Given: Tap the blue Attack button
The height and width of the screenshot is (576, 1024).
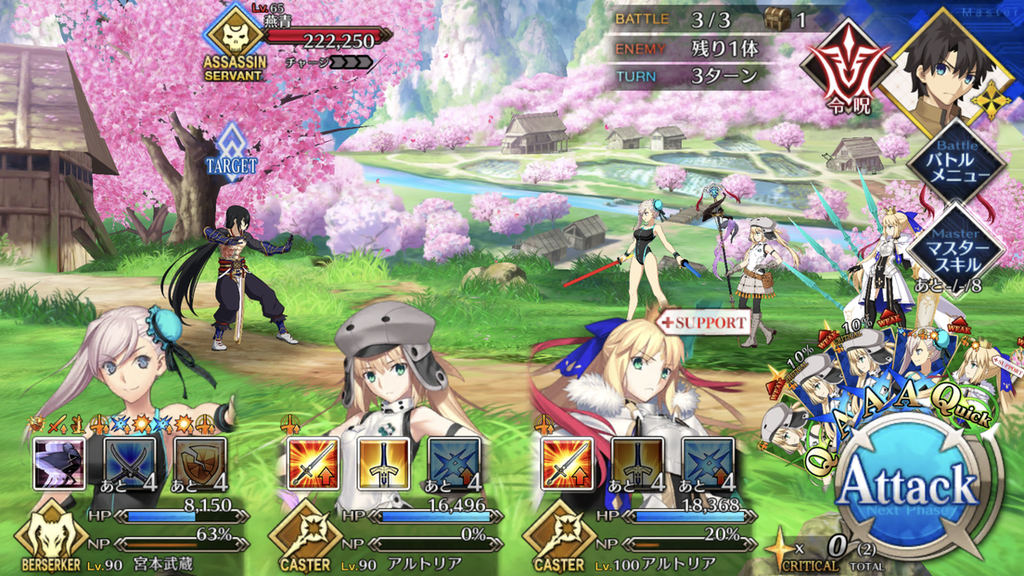Looking at the screenshot, I should pyautogui.click(x=907, y=488).
